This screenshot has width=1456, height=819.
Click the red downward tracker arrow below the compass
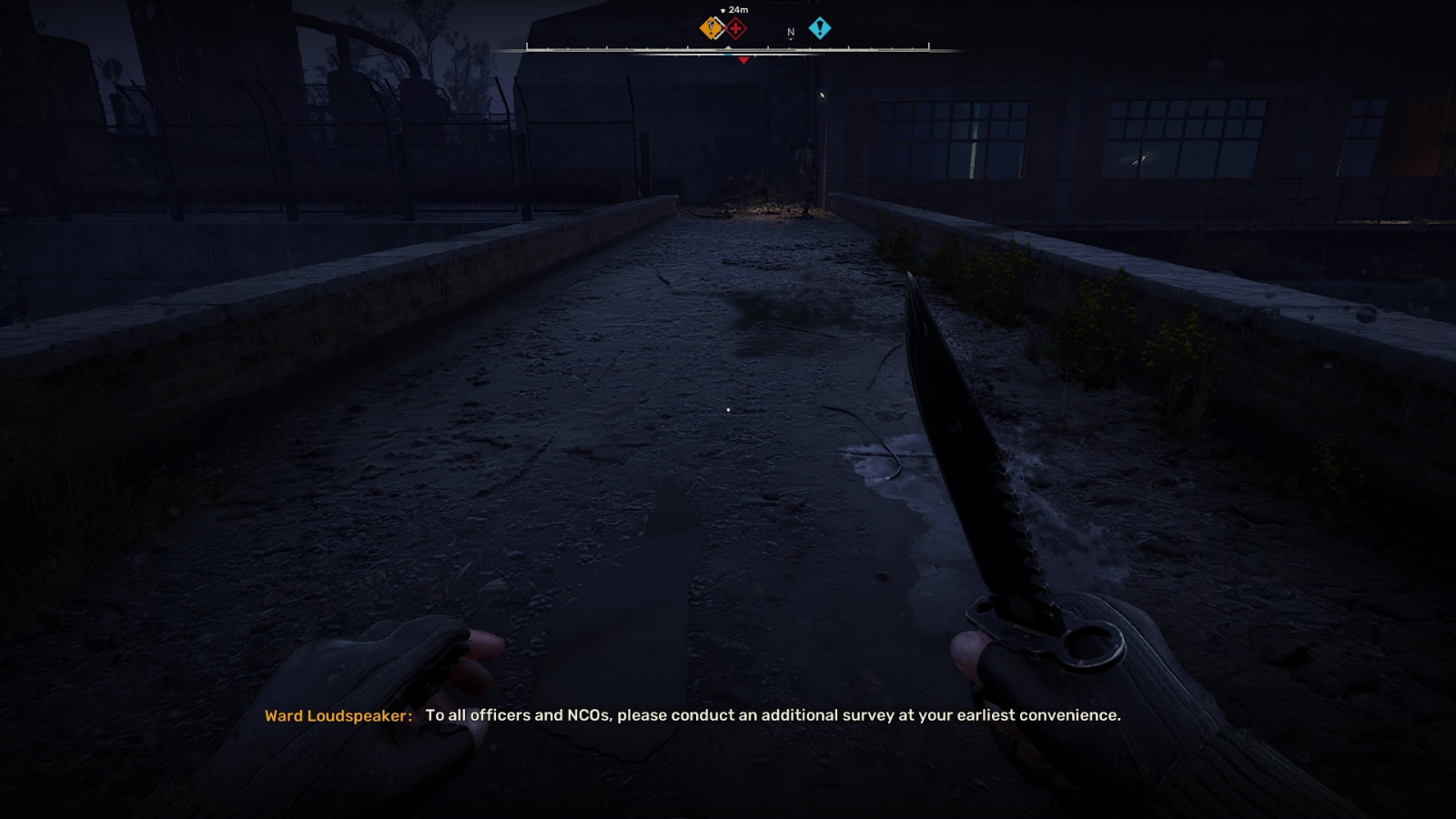point(744,60)
